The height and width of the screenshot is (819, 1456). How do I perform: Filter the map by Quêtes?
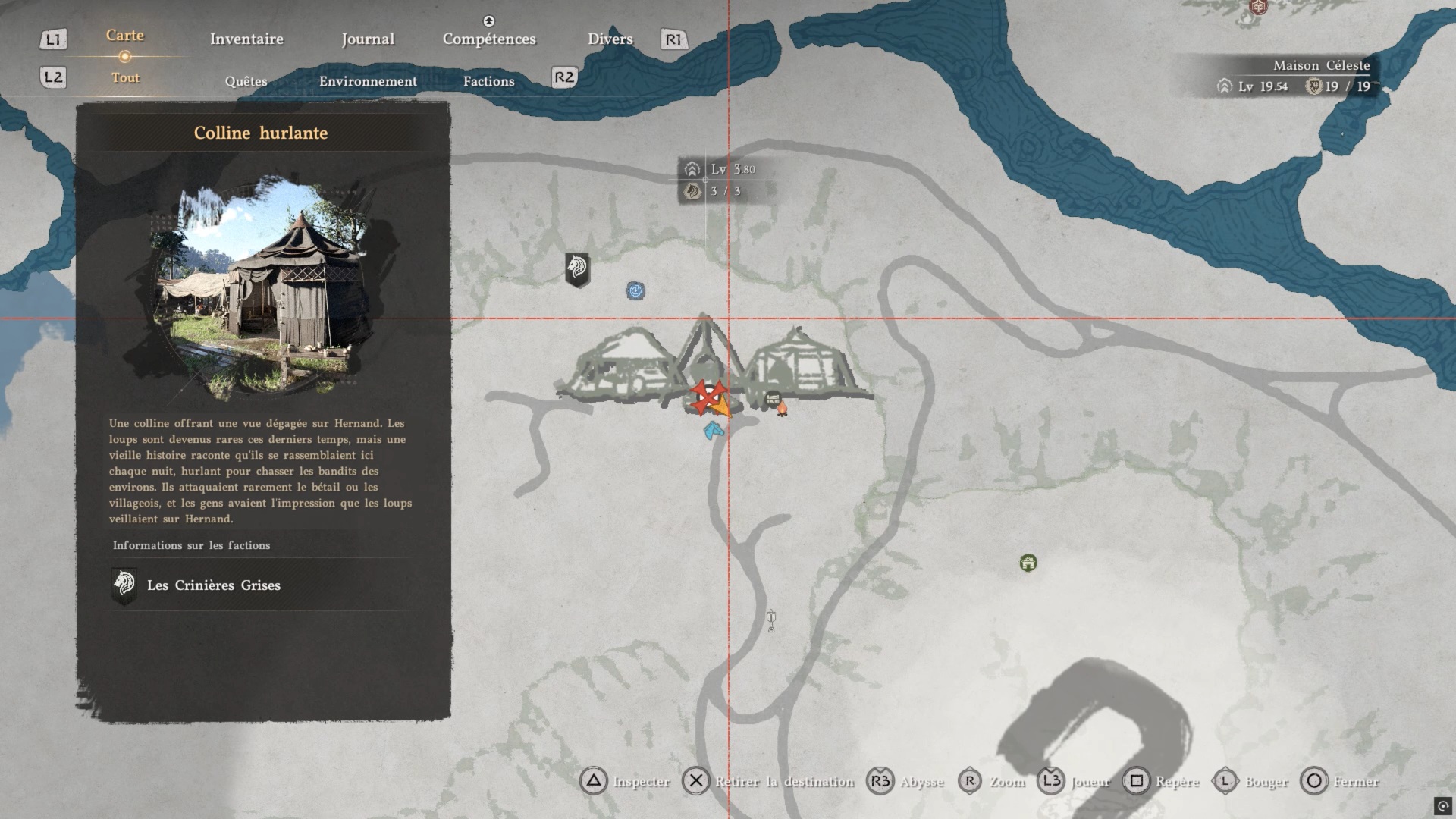point(246,81)
